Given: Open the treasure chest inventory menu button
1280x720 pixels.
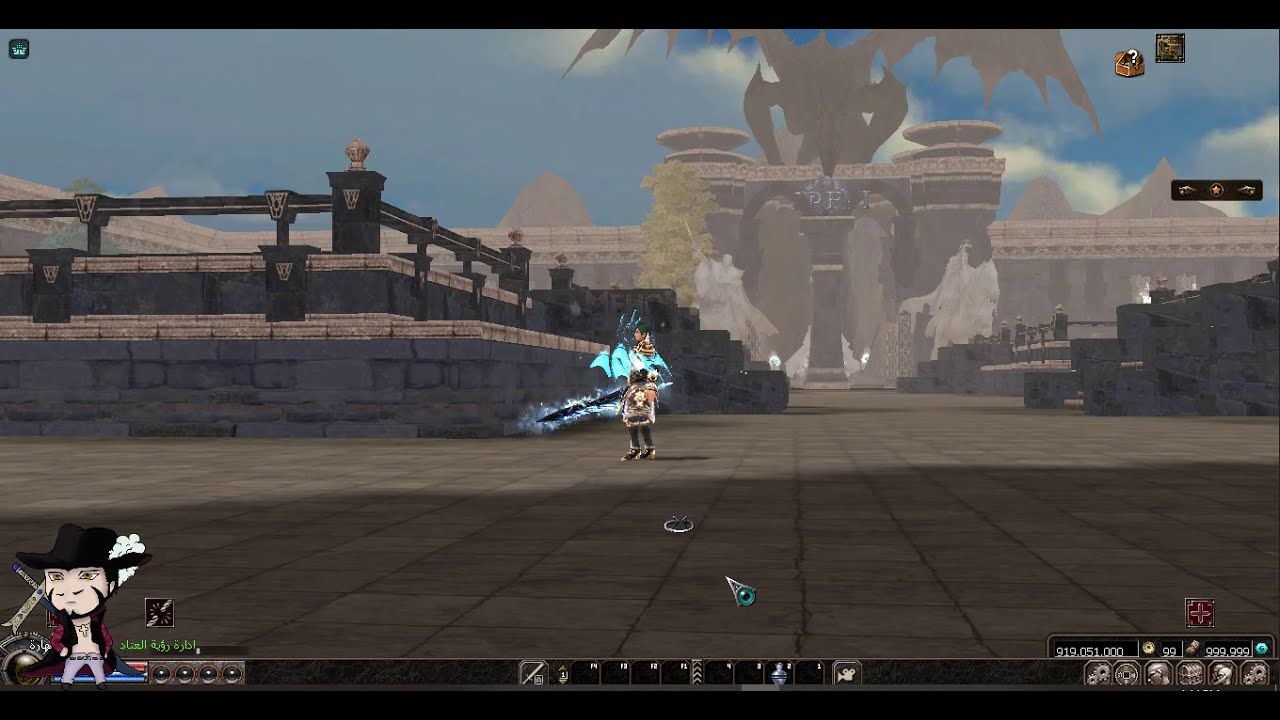Looking at the screenshot, I should 1188,673.
